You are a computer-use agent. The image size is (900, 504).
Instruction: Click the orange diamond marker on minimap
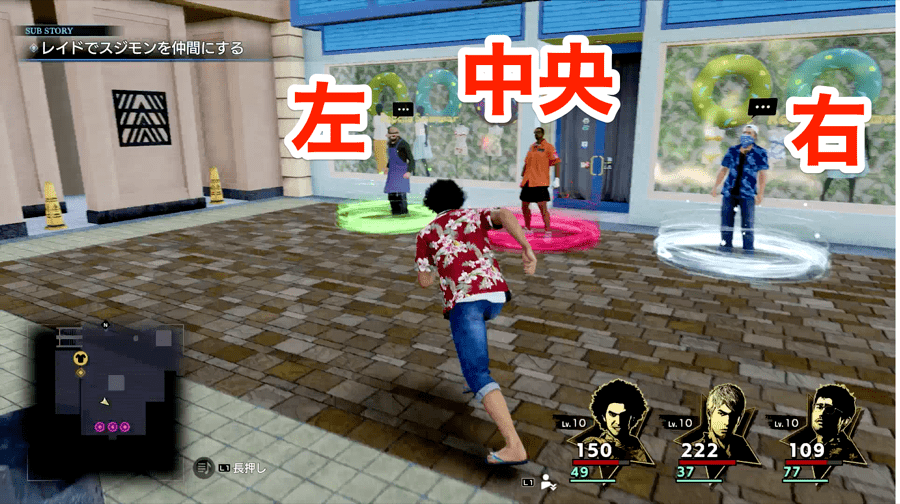coord(81,373)
